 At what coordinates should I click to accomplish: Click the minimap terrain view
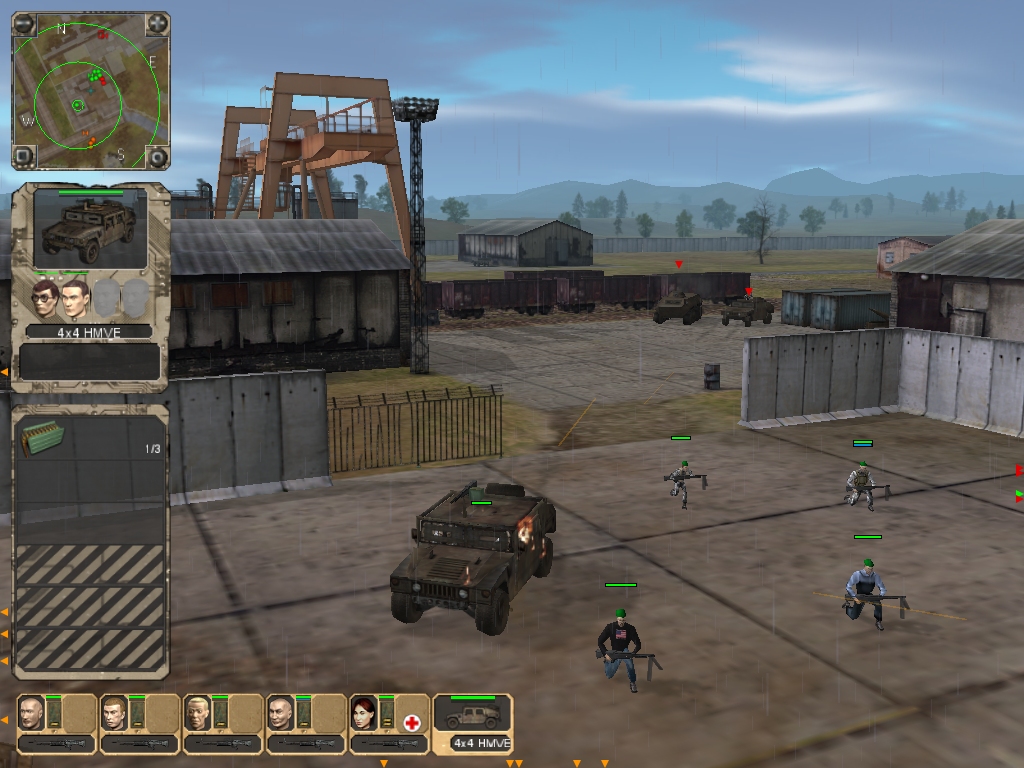tap(91, 90)
